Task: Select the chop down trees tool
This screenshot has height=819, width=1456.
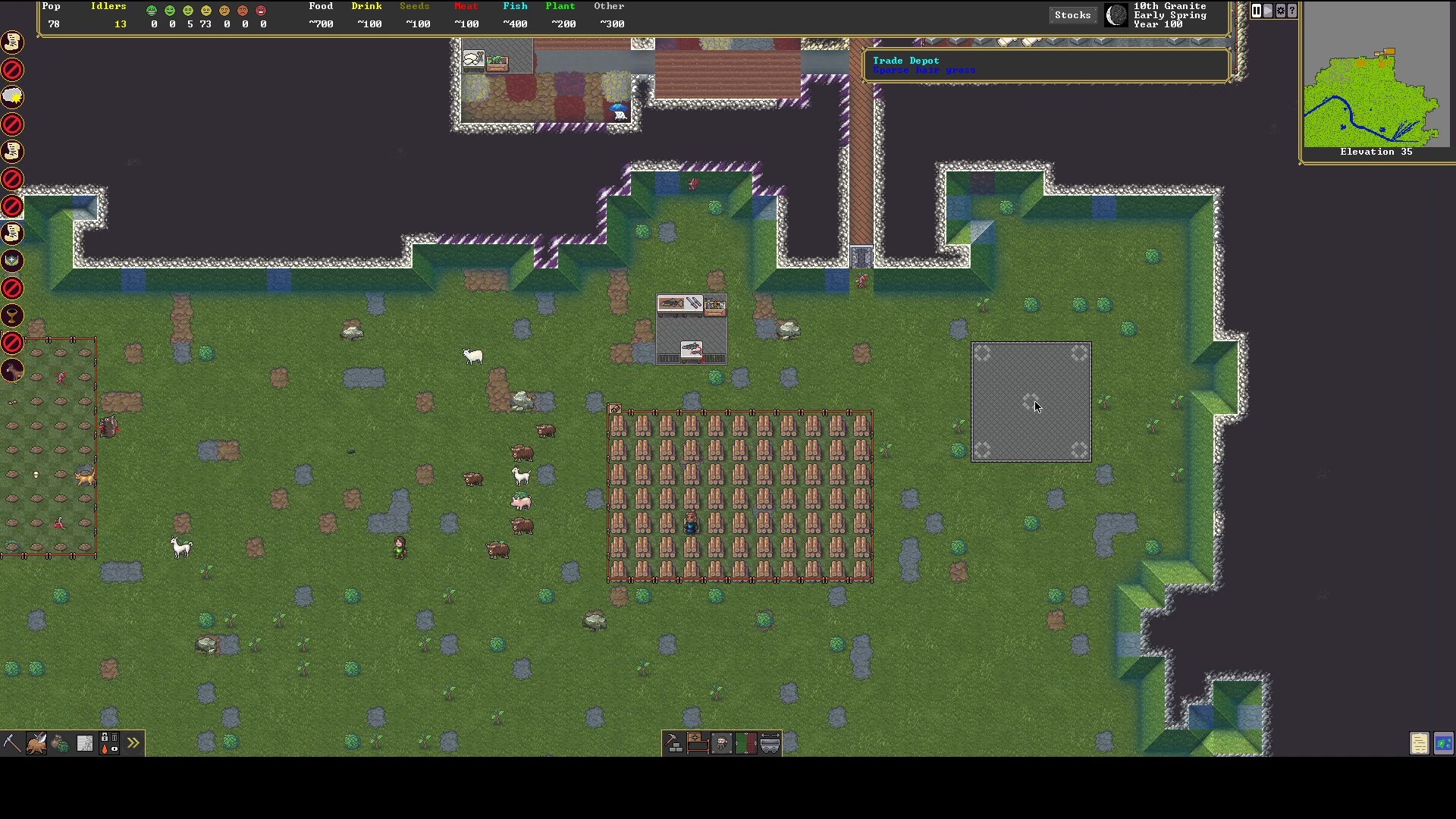Action: coord(36,743)
